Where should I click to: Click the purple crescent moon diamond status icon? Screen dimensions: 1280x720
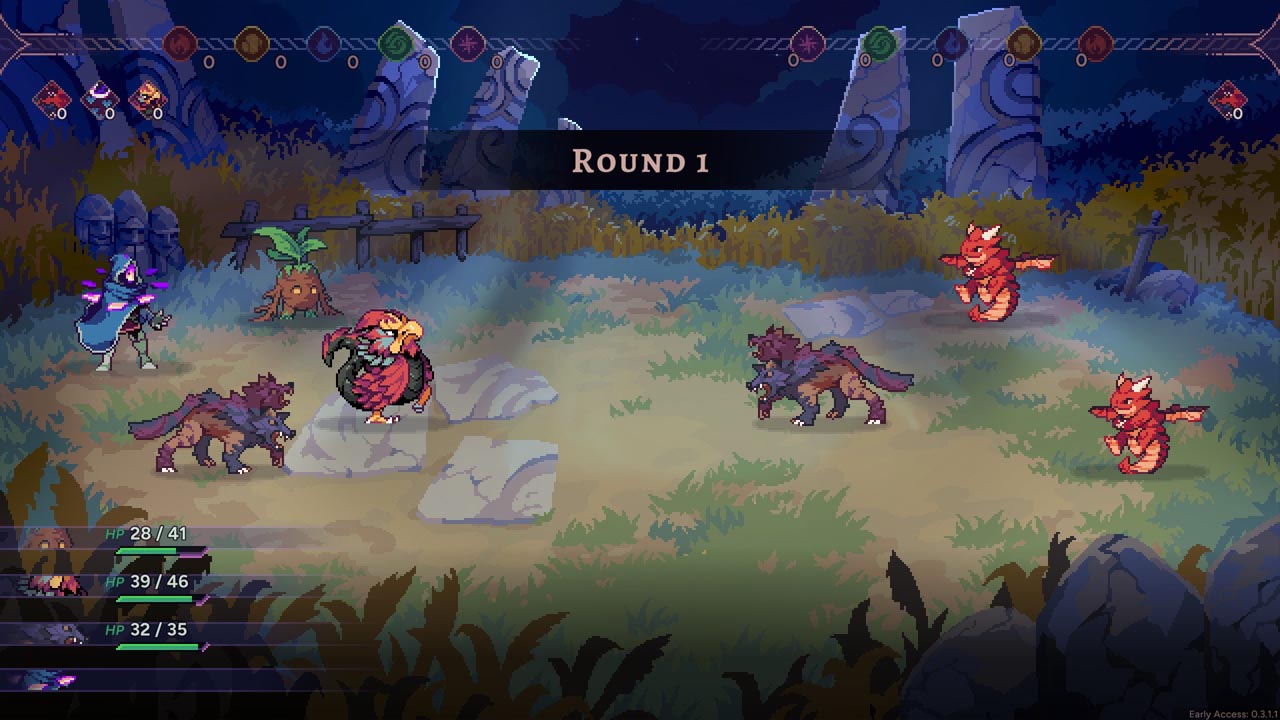tap(99, 98)
